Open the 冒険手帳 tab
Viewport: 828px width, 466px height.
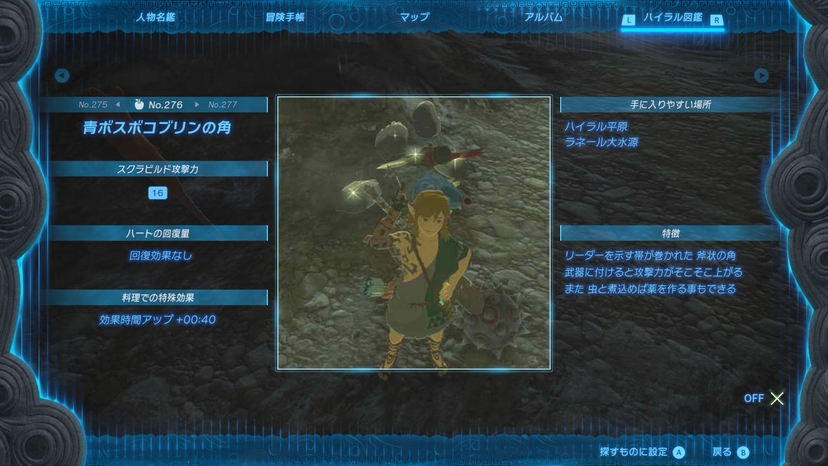click(285, 17)
